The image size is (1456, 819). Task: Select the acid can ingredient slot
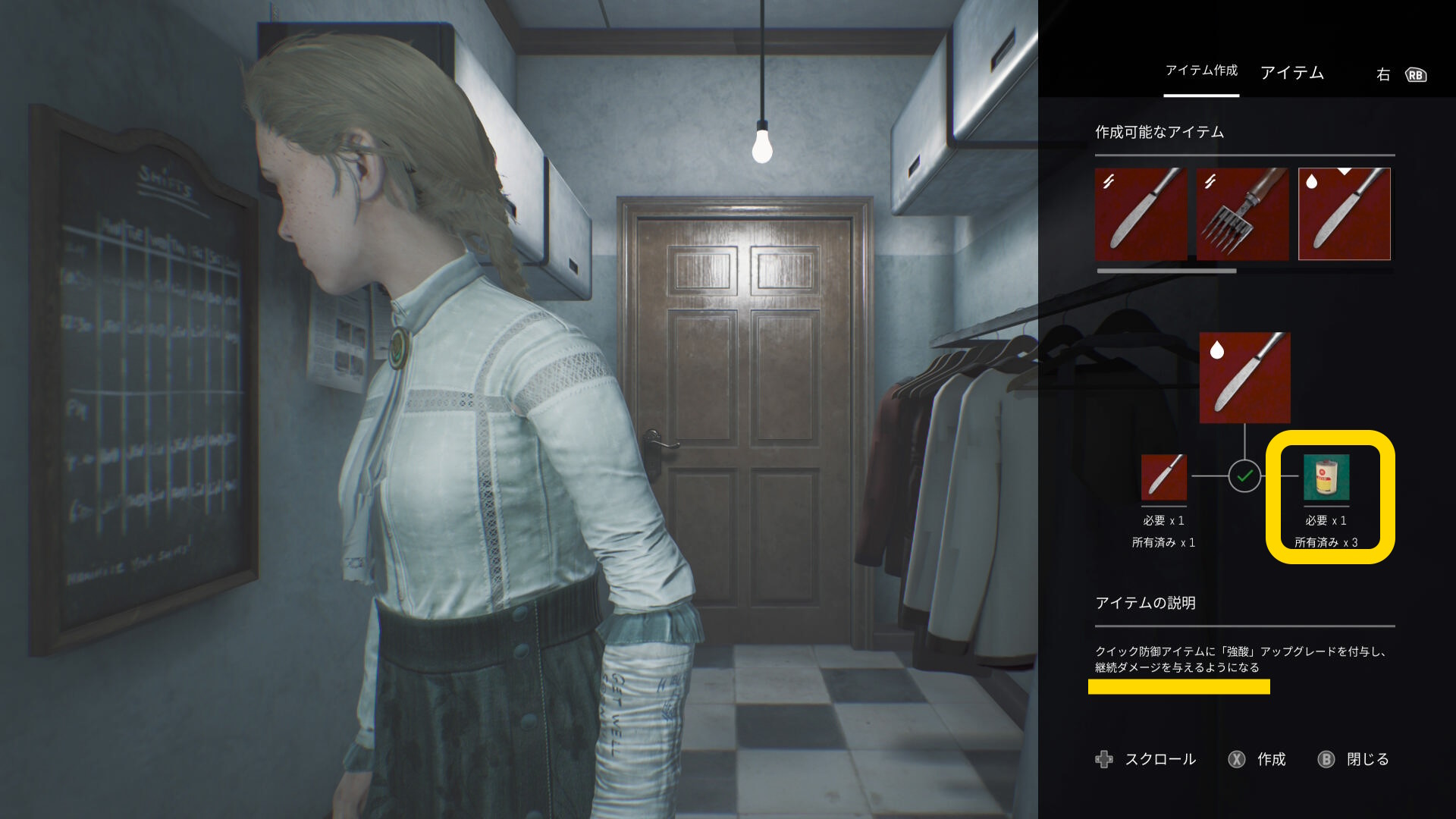coord(1326,478)
